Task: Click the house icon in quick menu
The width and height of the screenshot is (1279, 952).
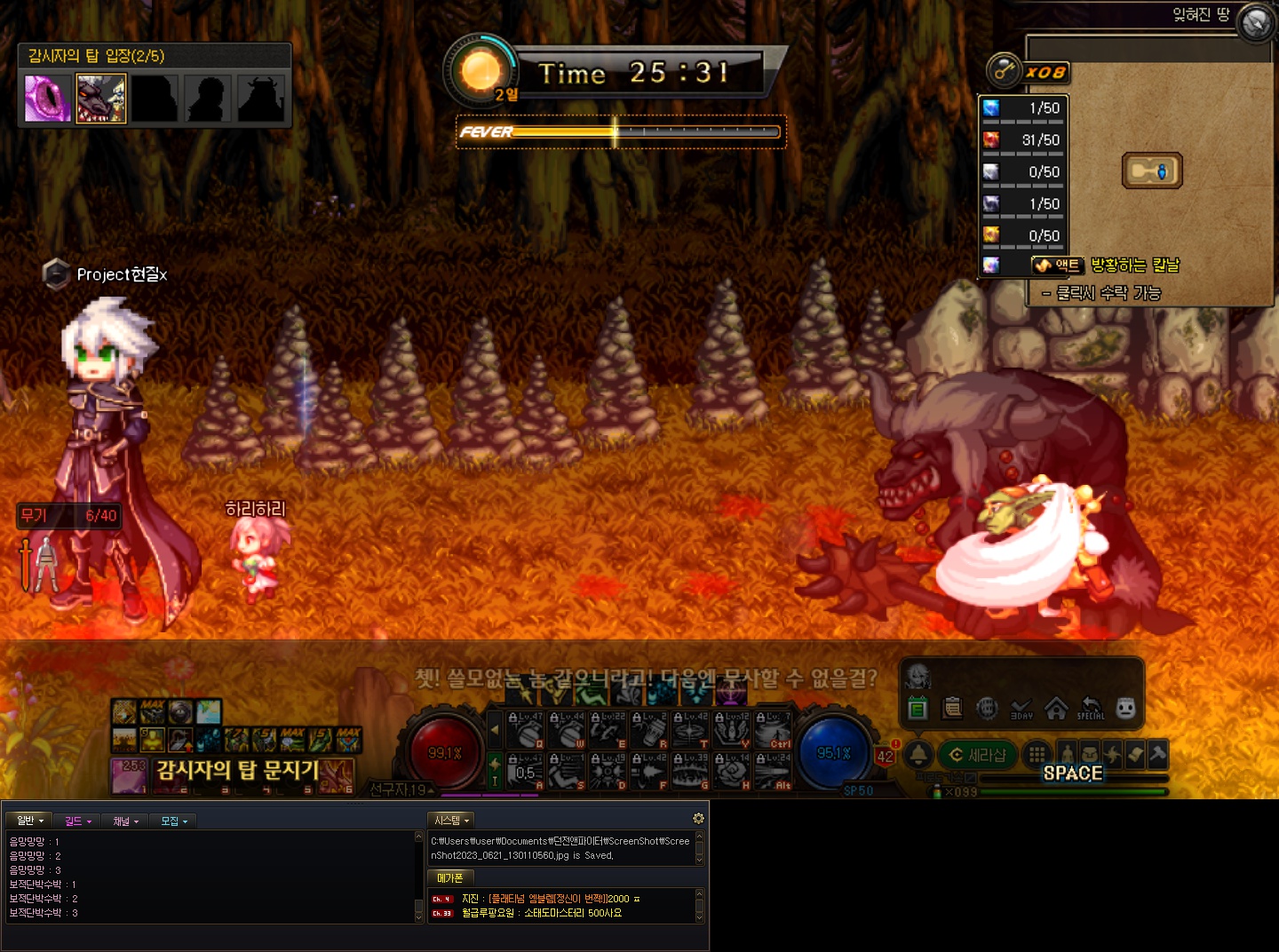Action: point(1056,708)
